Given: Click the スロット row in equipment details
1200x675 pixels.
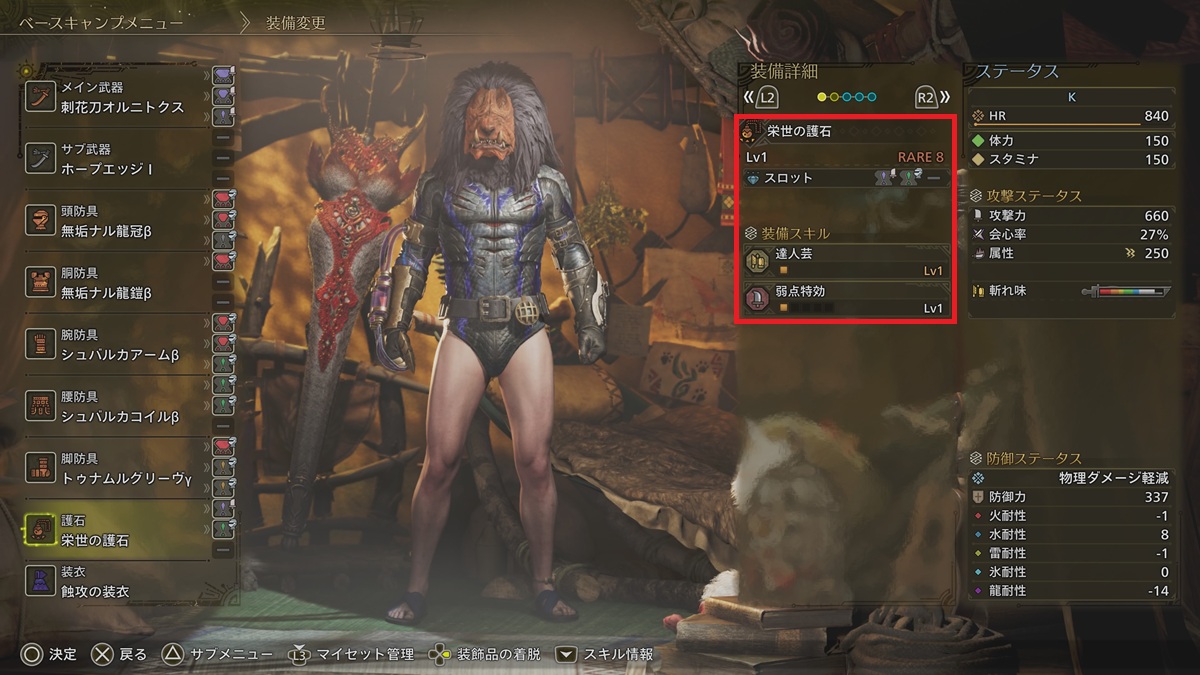Looking at the screenshot, I should (845, 178).
